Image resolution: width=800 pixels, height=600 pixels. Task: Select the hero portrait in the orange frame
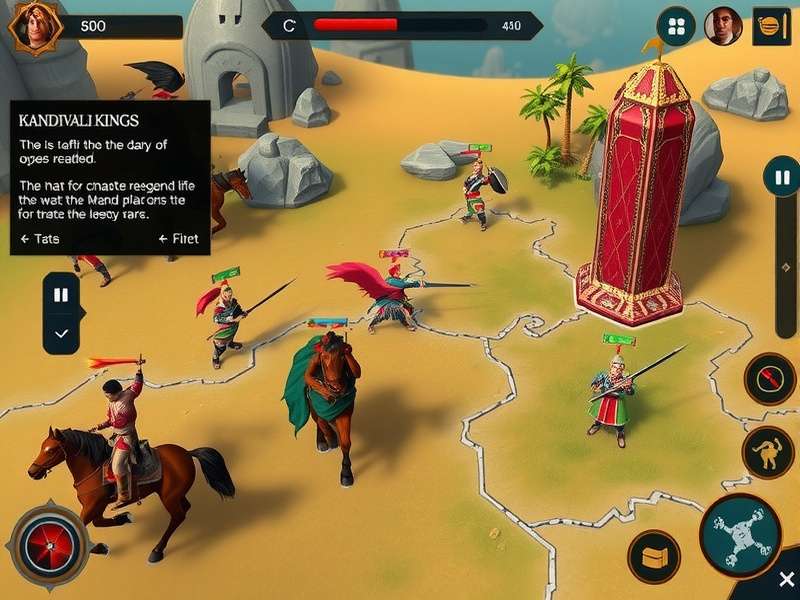tap(32, 25)
